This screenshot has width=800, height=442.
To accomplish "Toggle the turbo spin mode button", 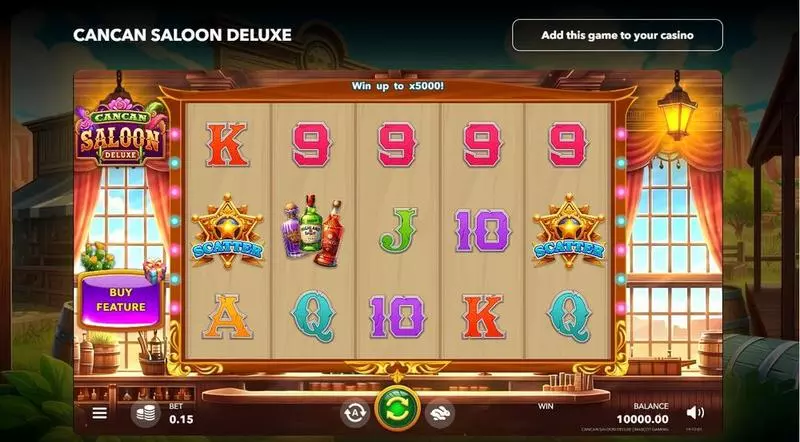I will (439, 411).
